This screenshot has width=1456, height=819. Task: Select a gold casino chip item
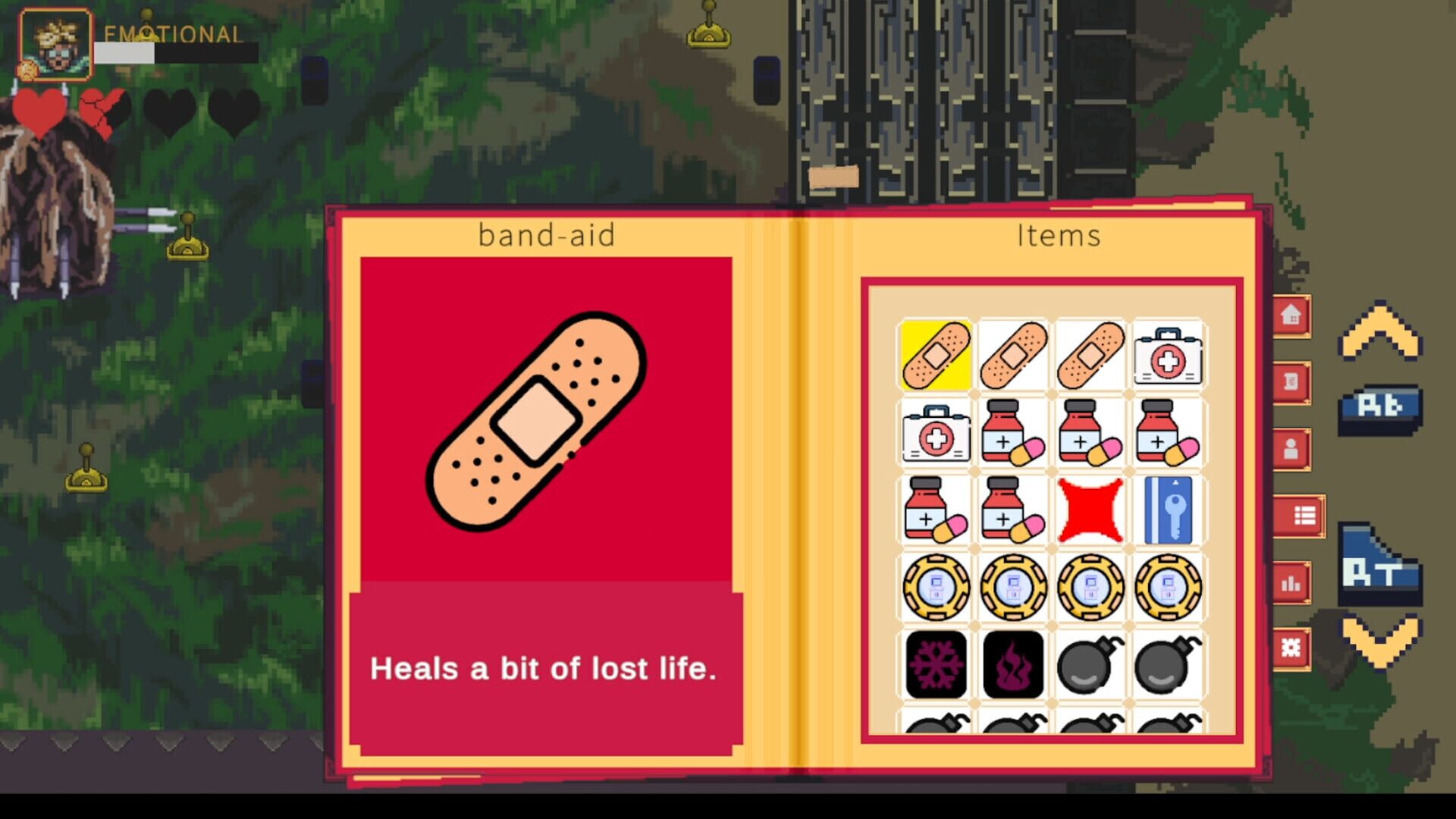point(936,588)
